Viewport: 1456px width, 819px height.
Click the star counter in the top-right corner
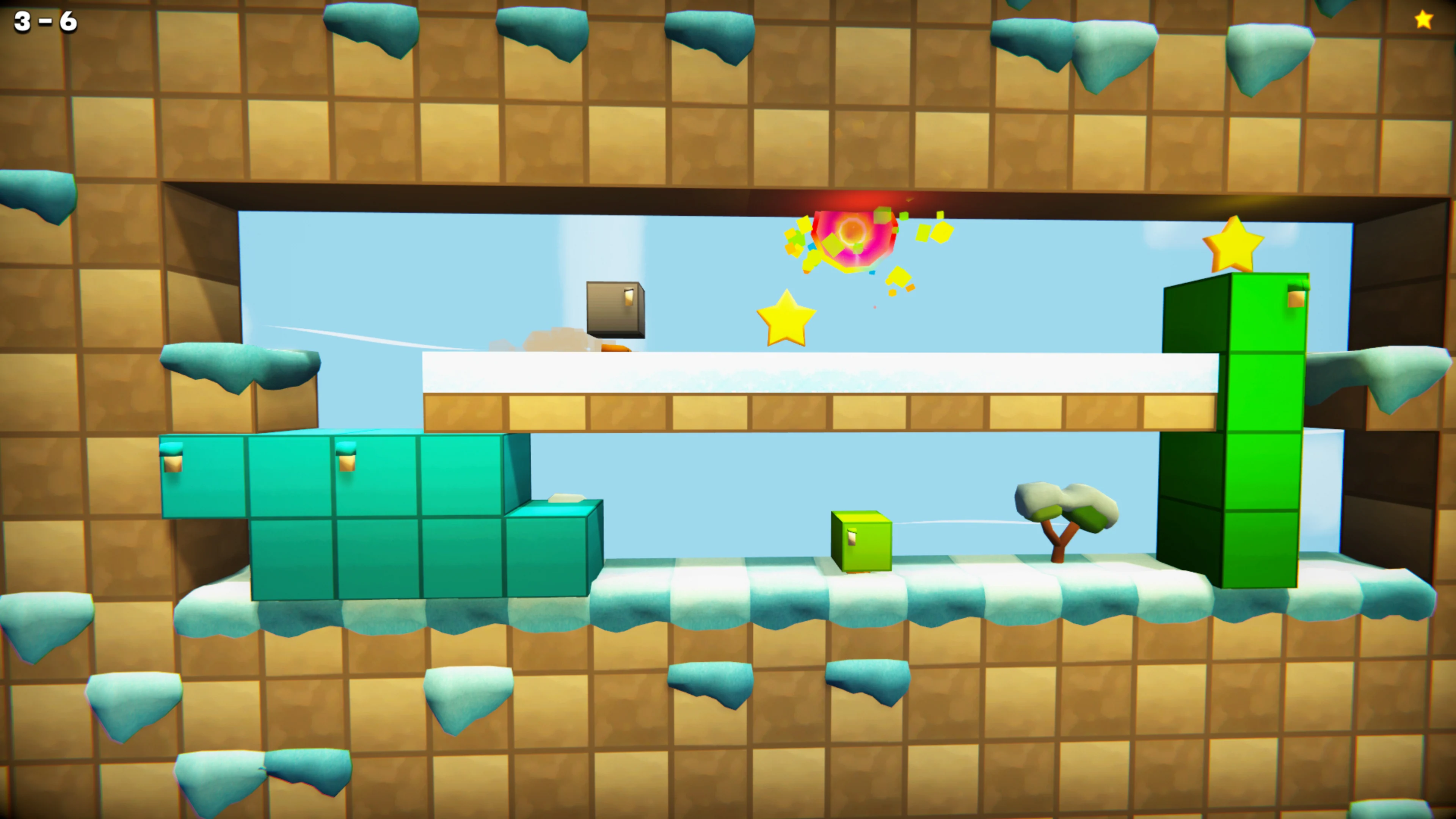click(x=1424, y=20)
